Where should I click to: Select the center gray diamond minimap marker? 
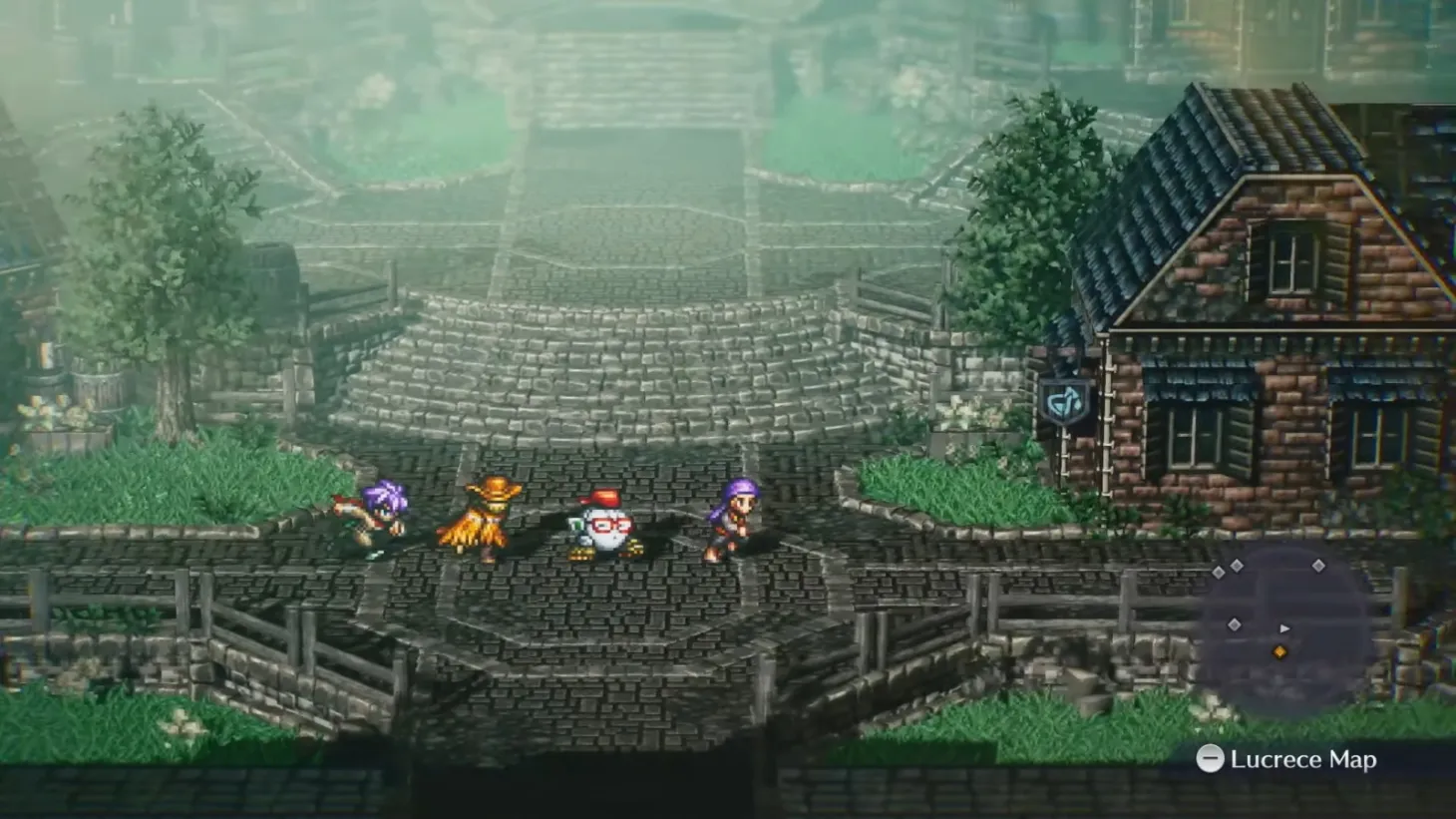1235,623
